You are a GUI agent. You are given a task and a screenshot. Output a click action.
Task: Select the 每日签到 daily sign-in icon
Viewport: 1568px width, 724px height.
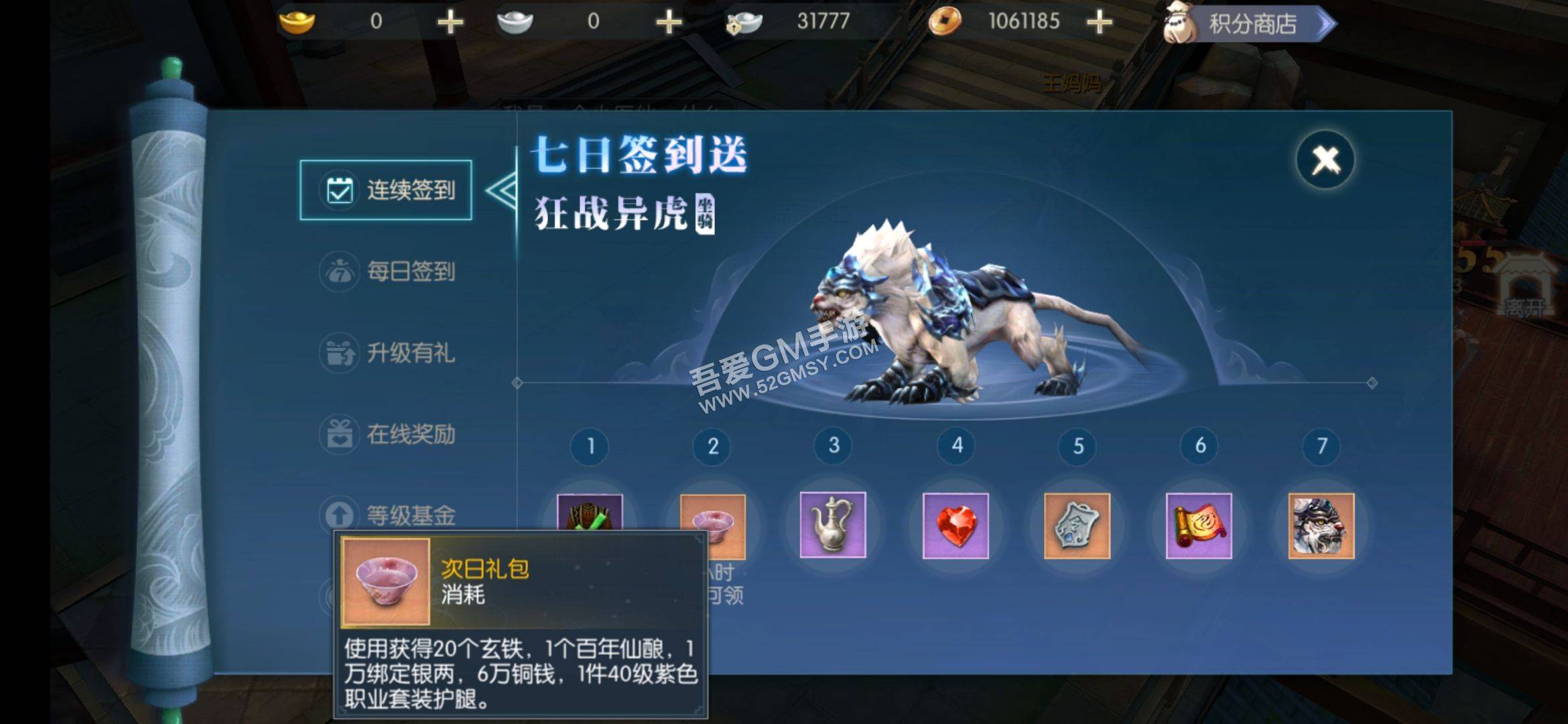click(340, 272)
